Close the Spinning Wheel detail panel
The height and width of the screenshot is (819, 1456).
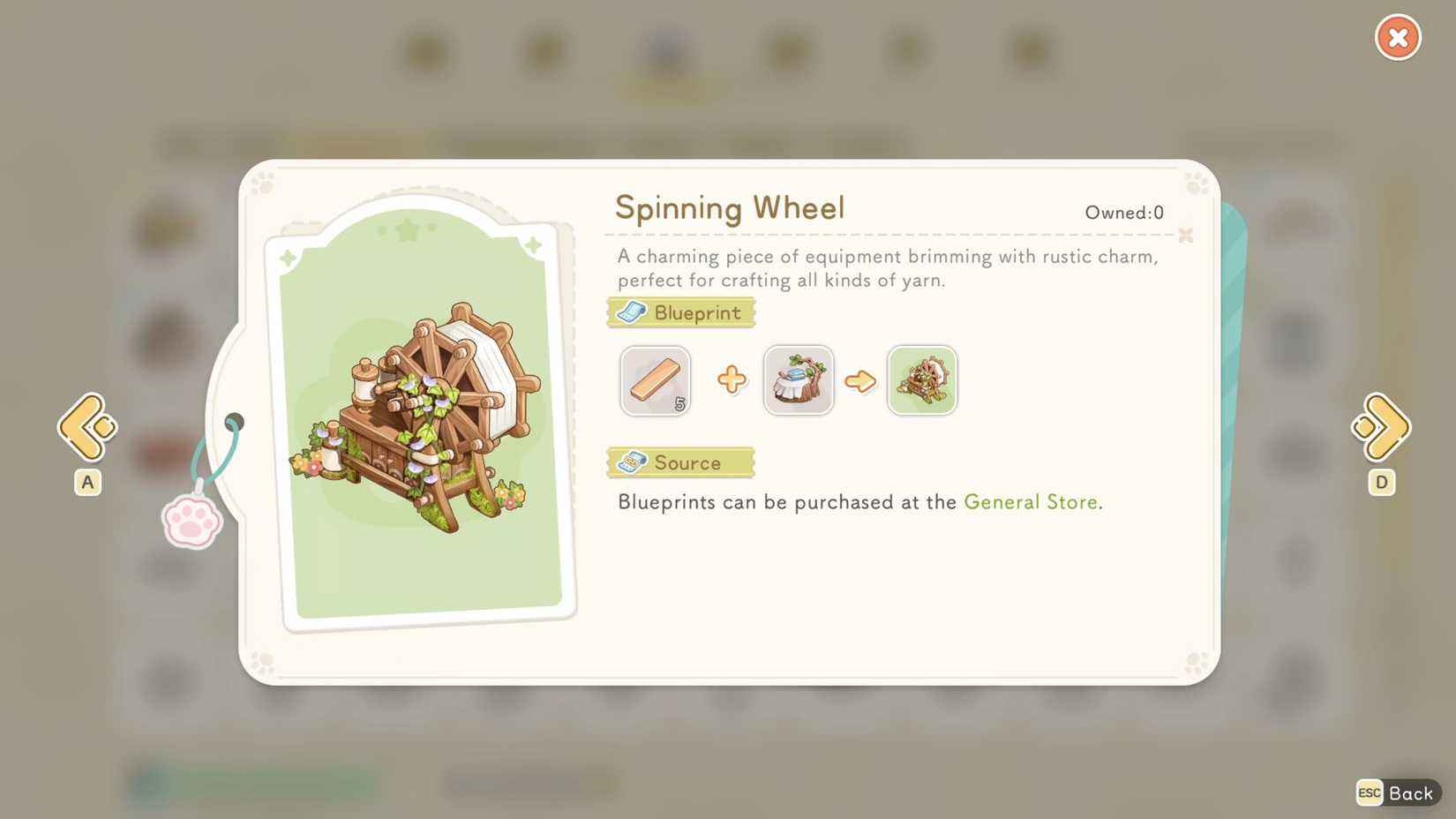tap(1397, 37)
